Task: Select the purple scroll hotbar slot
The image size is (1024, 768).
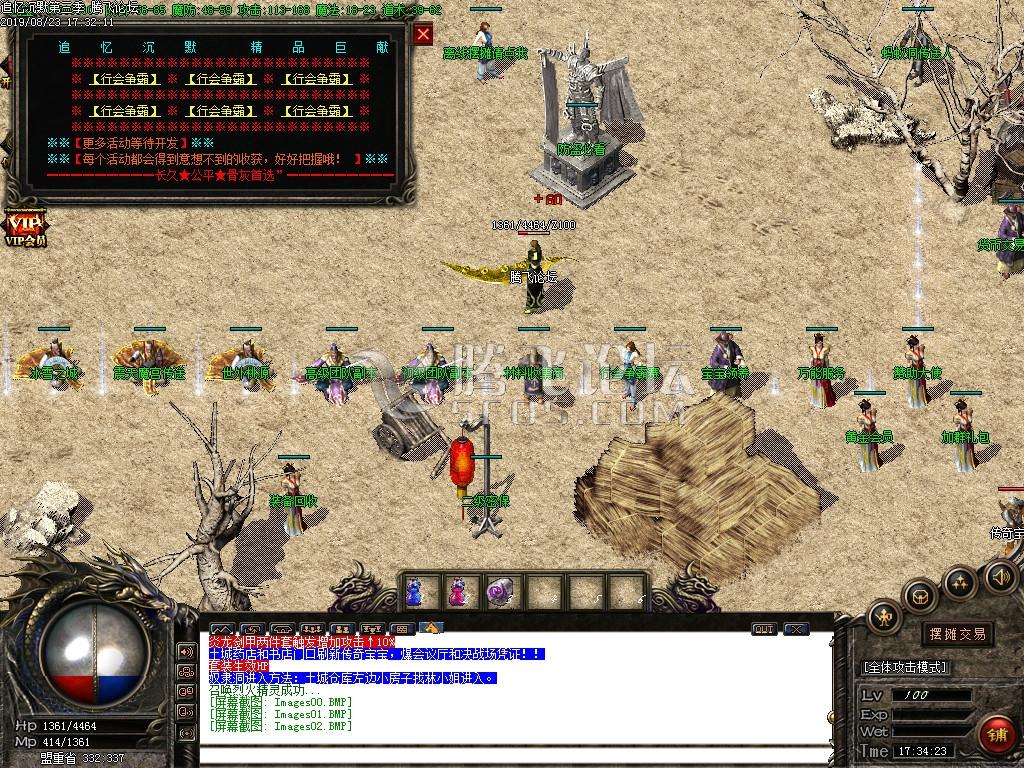Action: [x=498, y=592]
